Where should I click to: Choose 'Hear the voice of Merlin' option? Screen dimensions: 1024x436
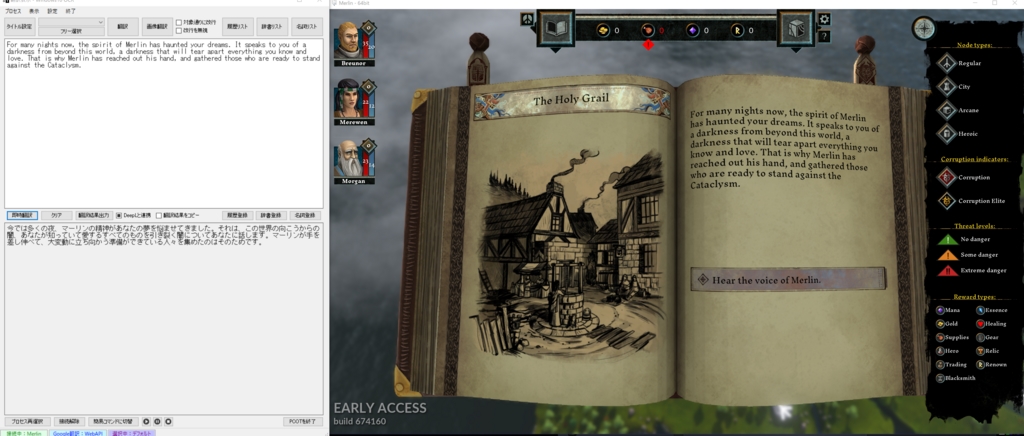pyautogui.click(x=786, y=280)
